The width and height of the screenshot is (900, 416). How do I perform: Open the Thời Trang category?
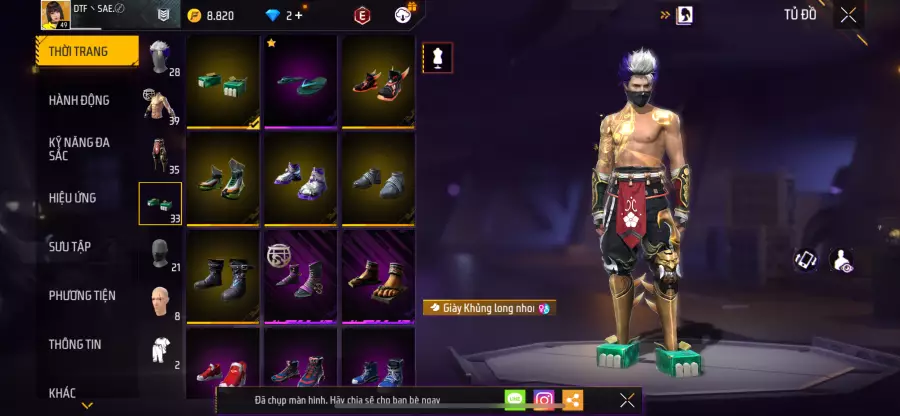(x=87, y=51)
